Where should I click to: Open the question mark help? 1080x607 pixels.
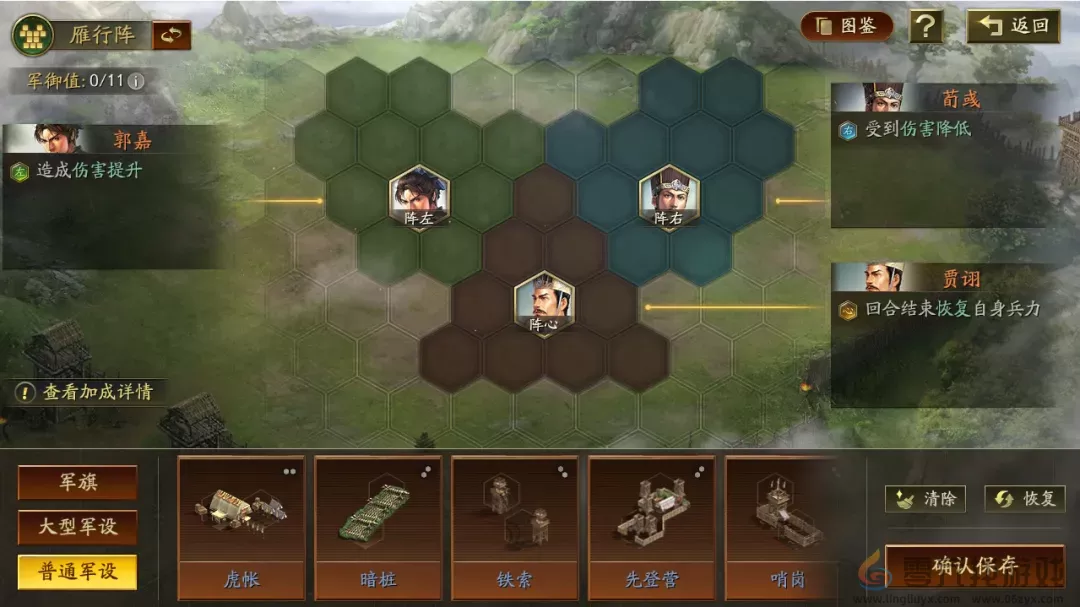coord(926,26)
